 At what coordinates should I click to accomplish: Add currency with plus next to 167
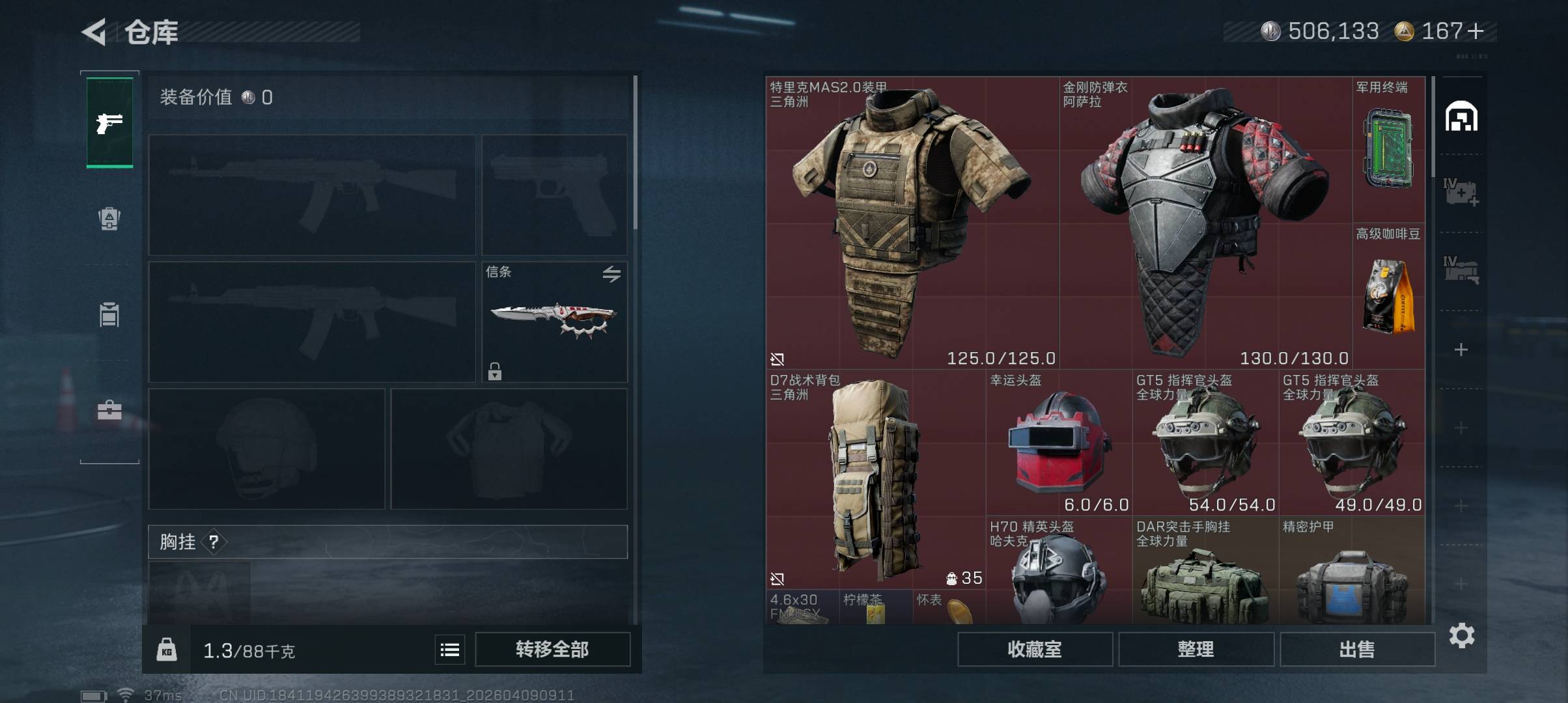[1476, 31]
